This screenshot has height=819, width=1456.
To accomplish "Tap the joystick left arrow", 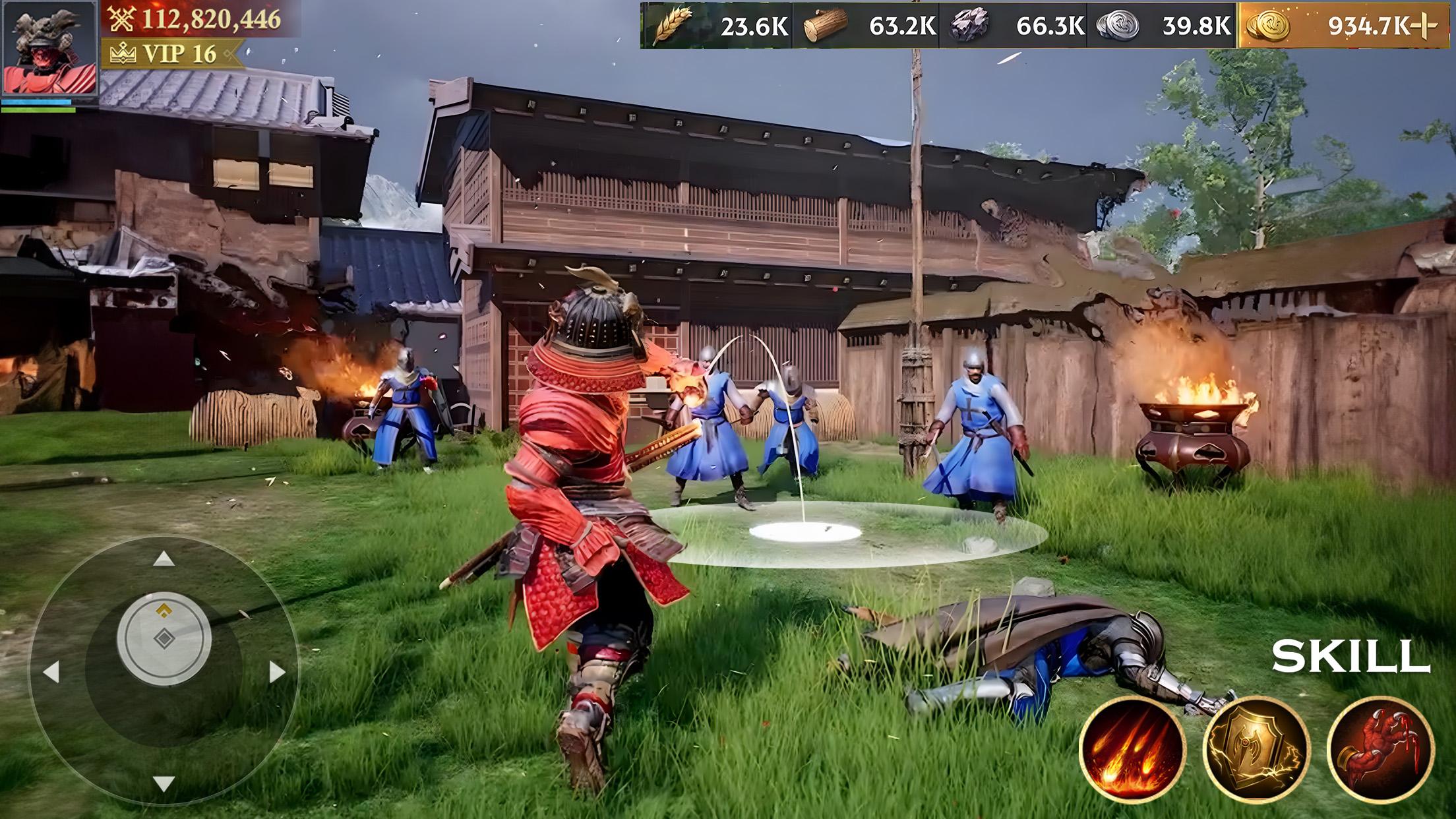I will [51, 672].
